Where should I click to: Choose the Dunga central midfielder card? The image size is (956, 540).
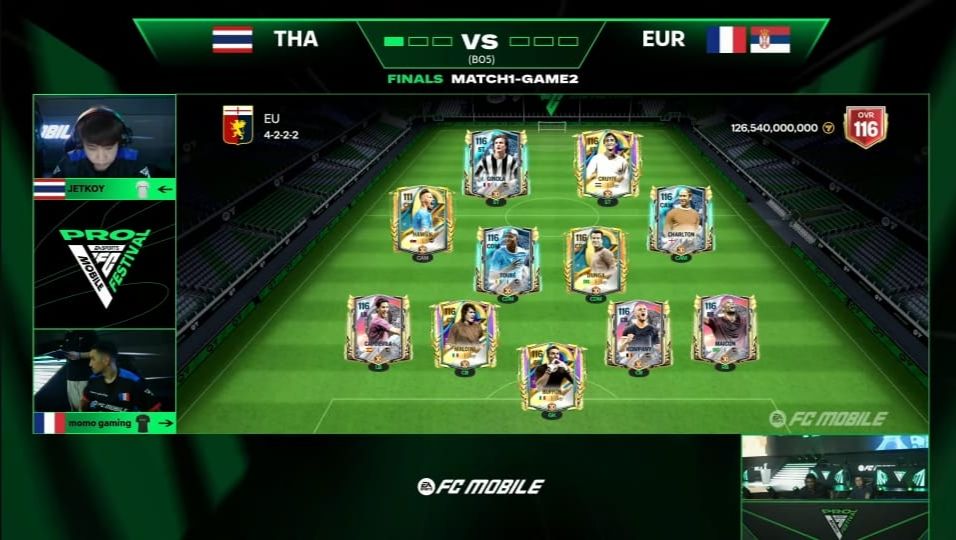(x=596, y=260)
